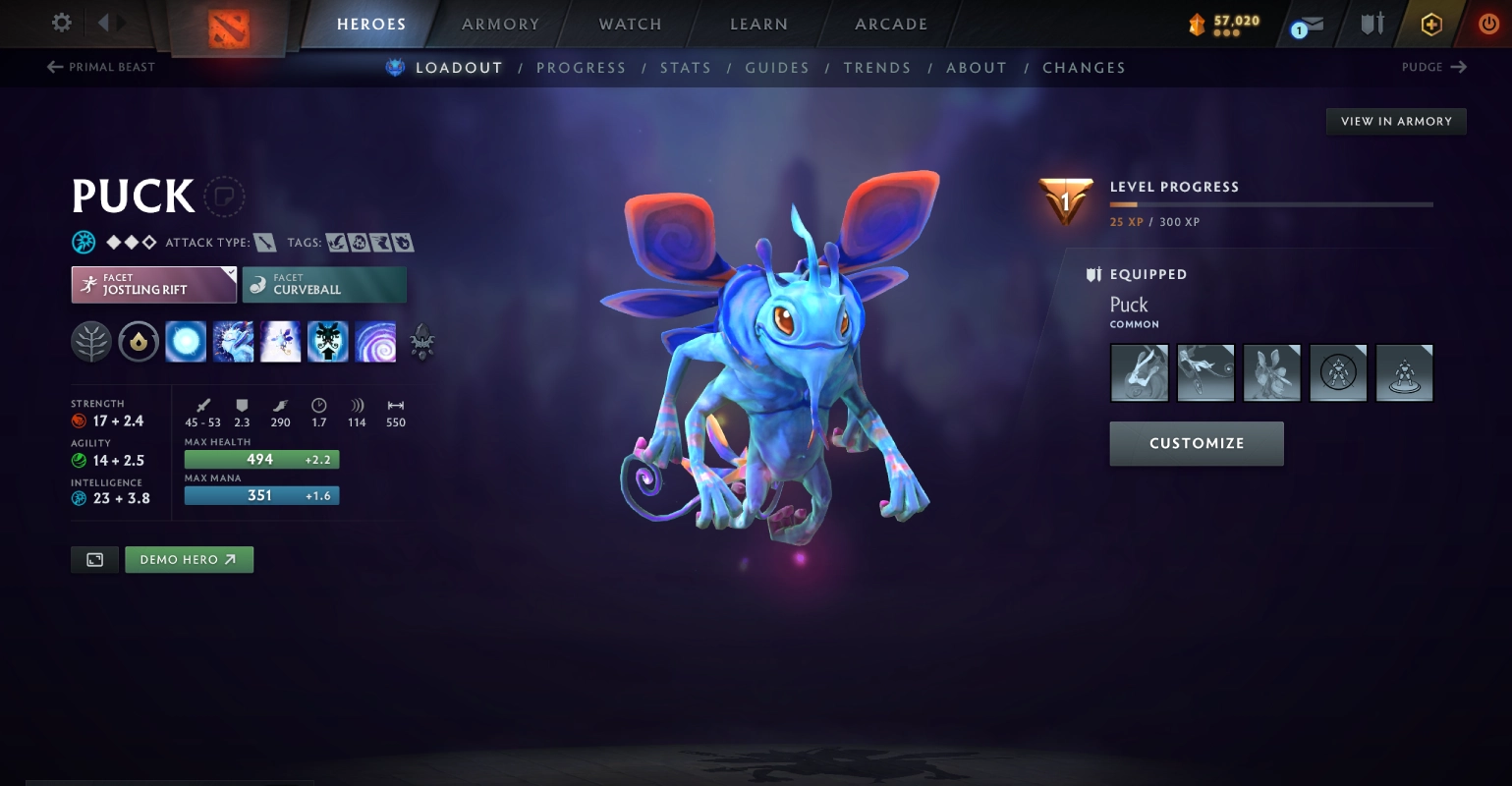Select the Dream Coil ability icon
Viewport: 1512px width, 786px height.
(x=375, y=342)
